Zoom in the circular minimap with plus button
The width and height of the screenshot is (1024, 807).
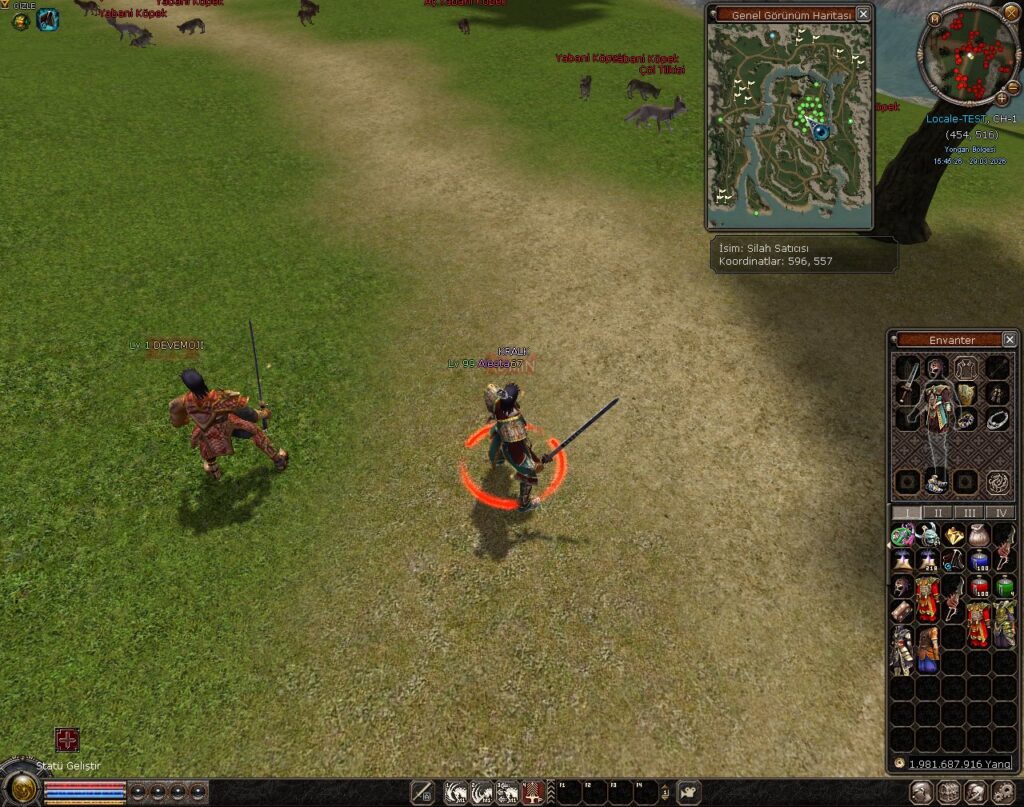(1002, 98)
